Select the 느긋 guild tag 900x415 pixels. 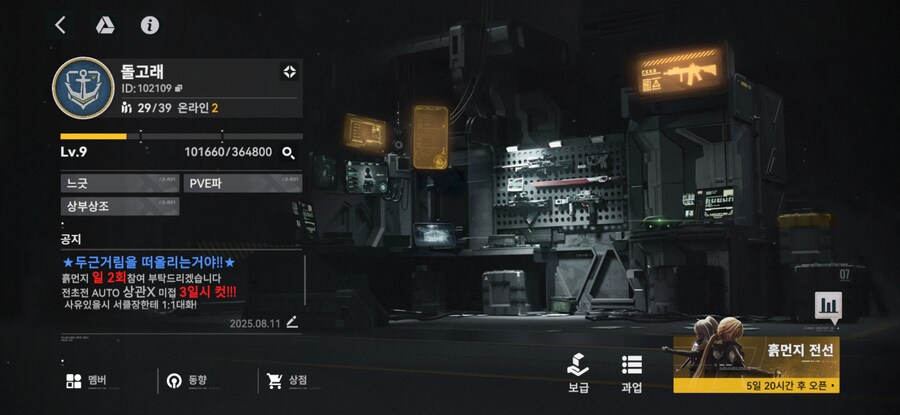point(118,182)
